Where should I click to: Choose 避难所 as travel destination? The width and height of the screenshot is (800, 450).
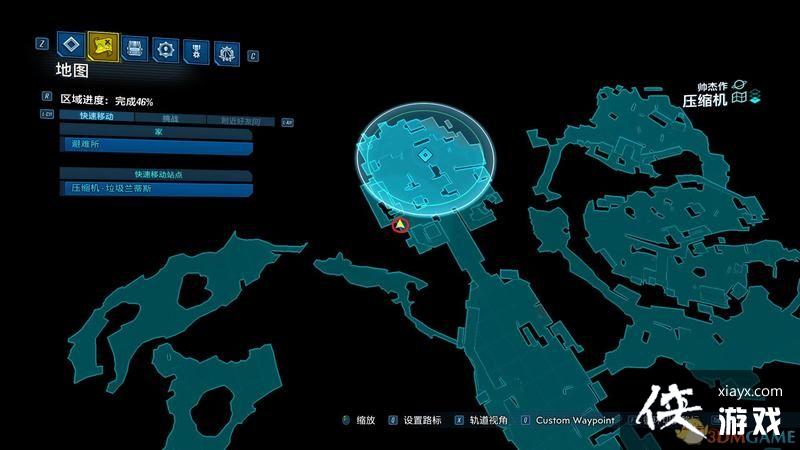[x=154, y=145]
